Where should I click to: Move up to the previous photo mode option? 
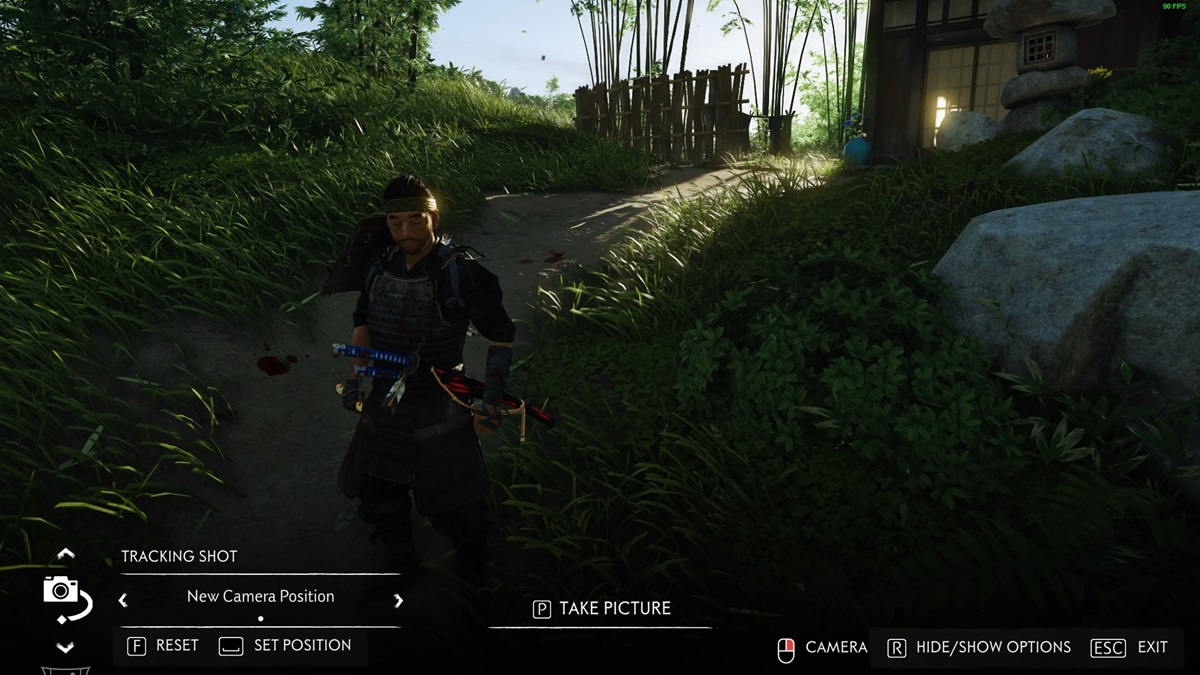(65, 553)
